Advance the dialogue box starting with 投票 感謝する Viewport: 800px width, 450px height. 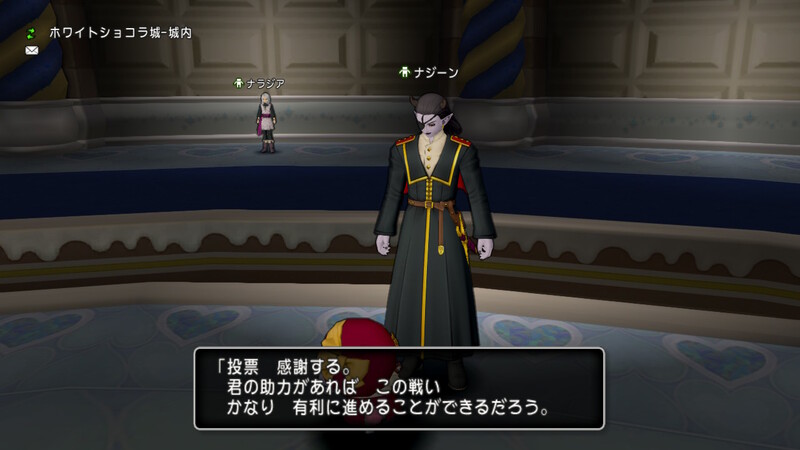tap(398, 388)
